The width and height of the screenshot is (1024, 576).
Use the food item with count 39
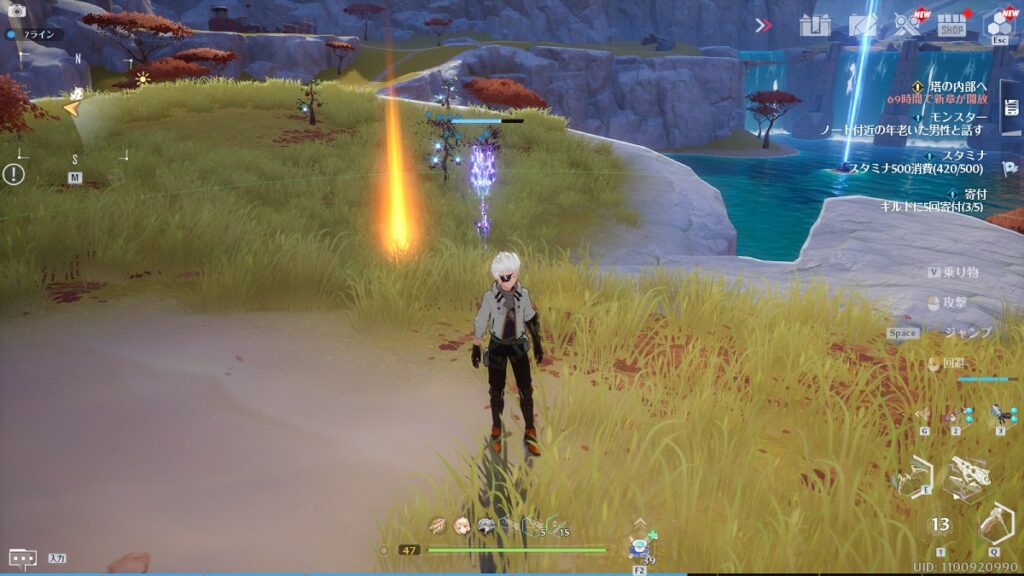pyautogui.click(x=639, y=547)
